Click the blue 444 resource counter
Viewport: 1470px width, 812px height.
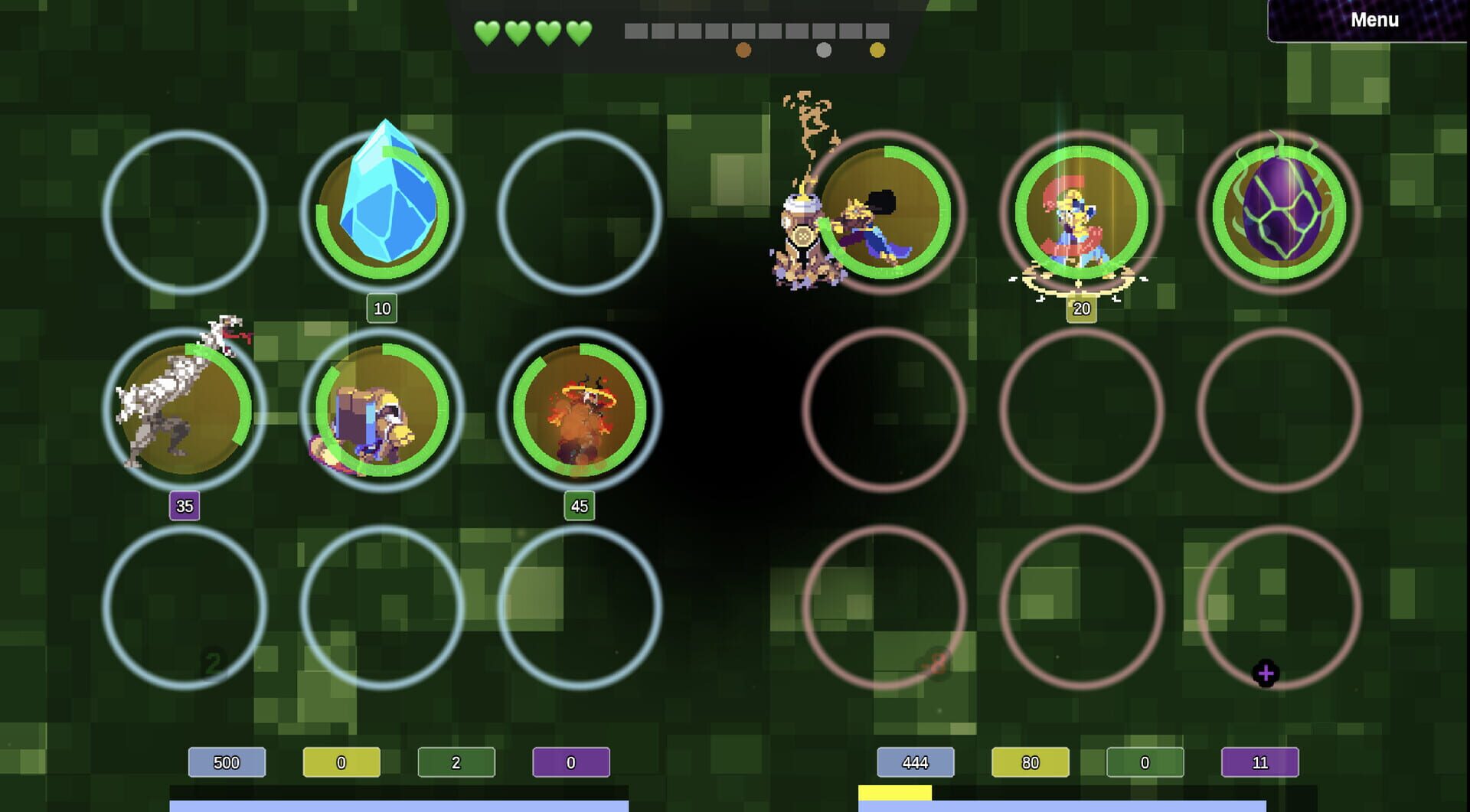point(915,762)
